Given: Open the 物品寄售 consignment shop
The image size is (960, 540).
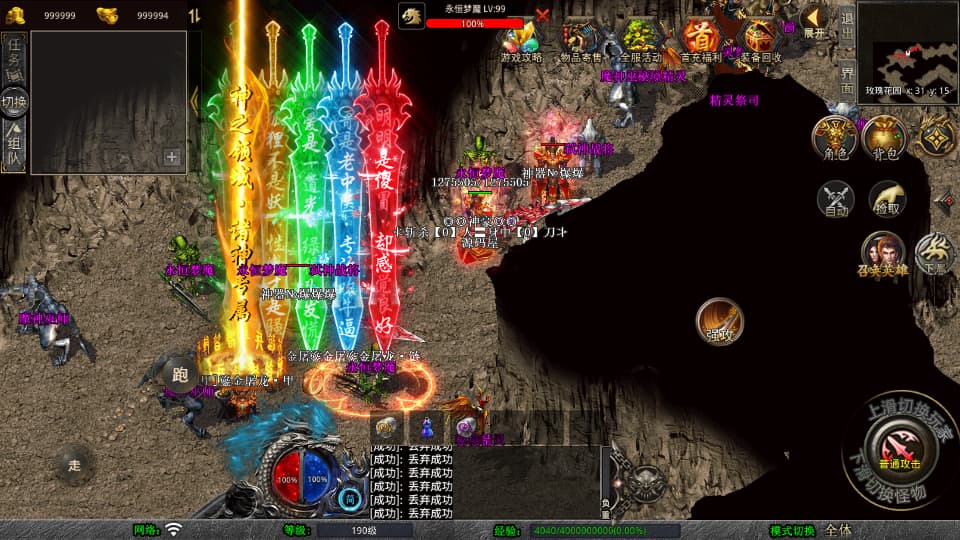Looking at the screenshot, I should pos(580,38).
